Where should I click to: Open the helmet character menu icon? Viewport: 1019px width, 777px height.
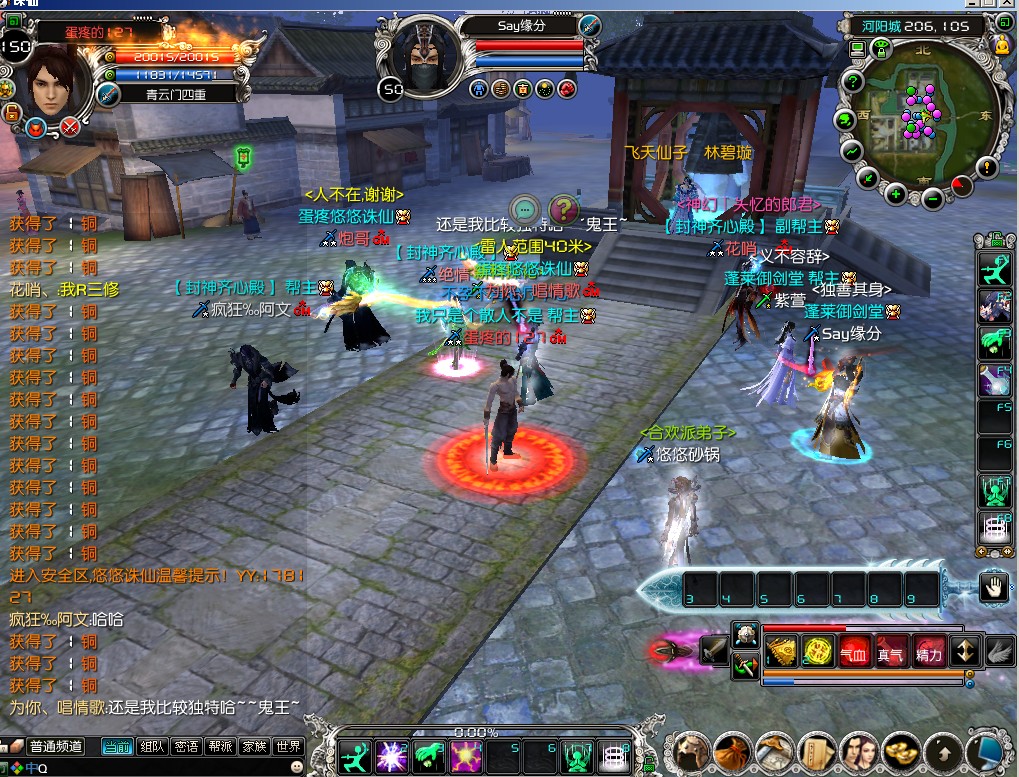point(689,750)
